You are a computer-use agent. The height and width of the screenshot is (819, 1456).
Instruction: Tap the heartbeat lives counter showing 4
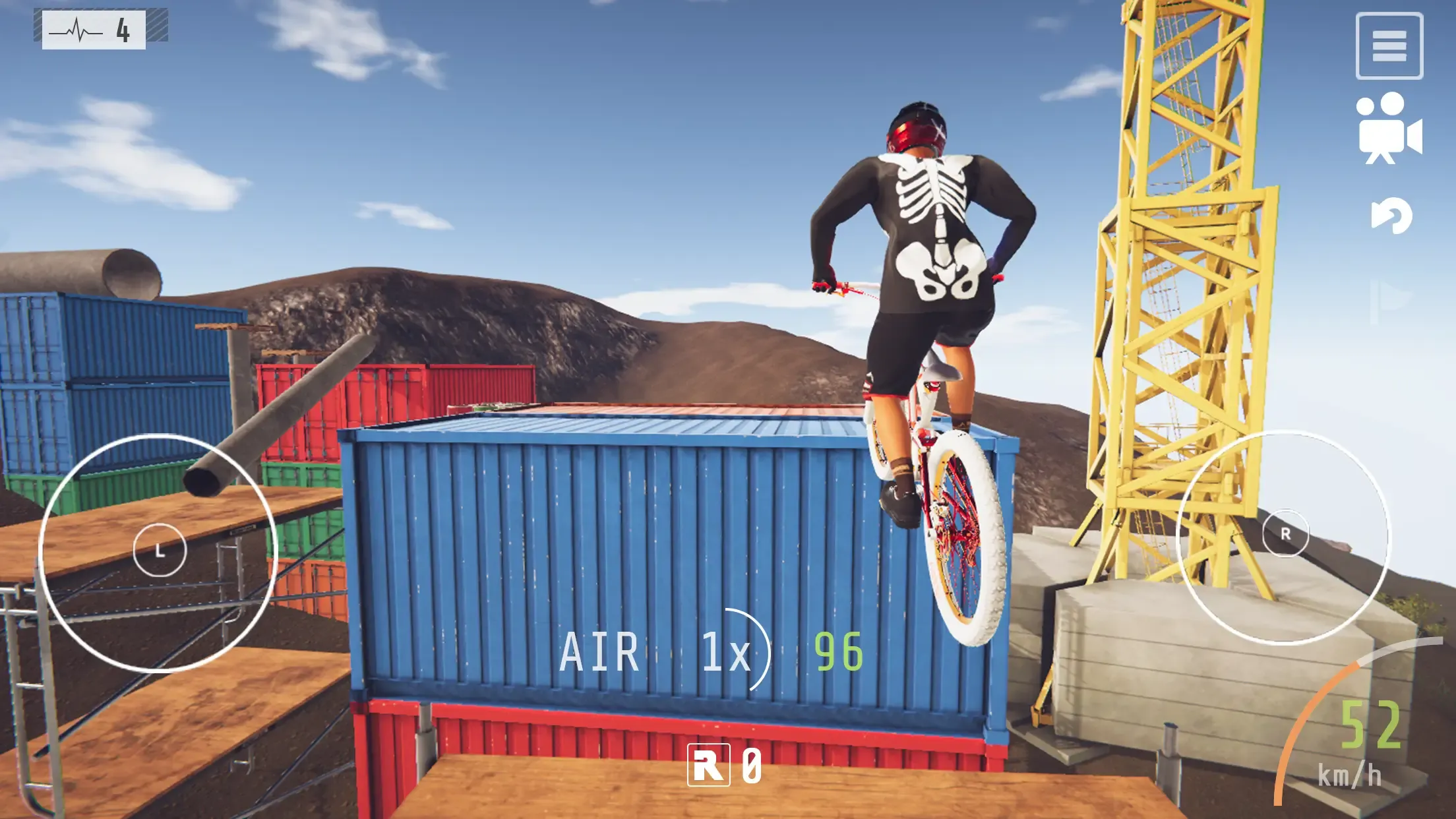(96, 28)
